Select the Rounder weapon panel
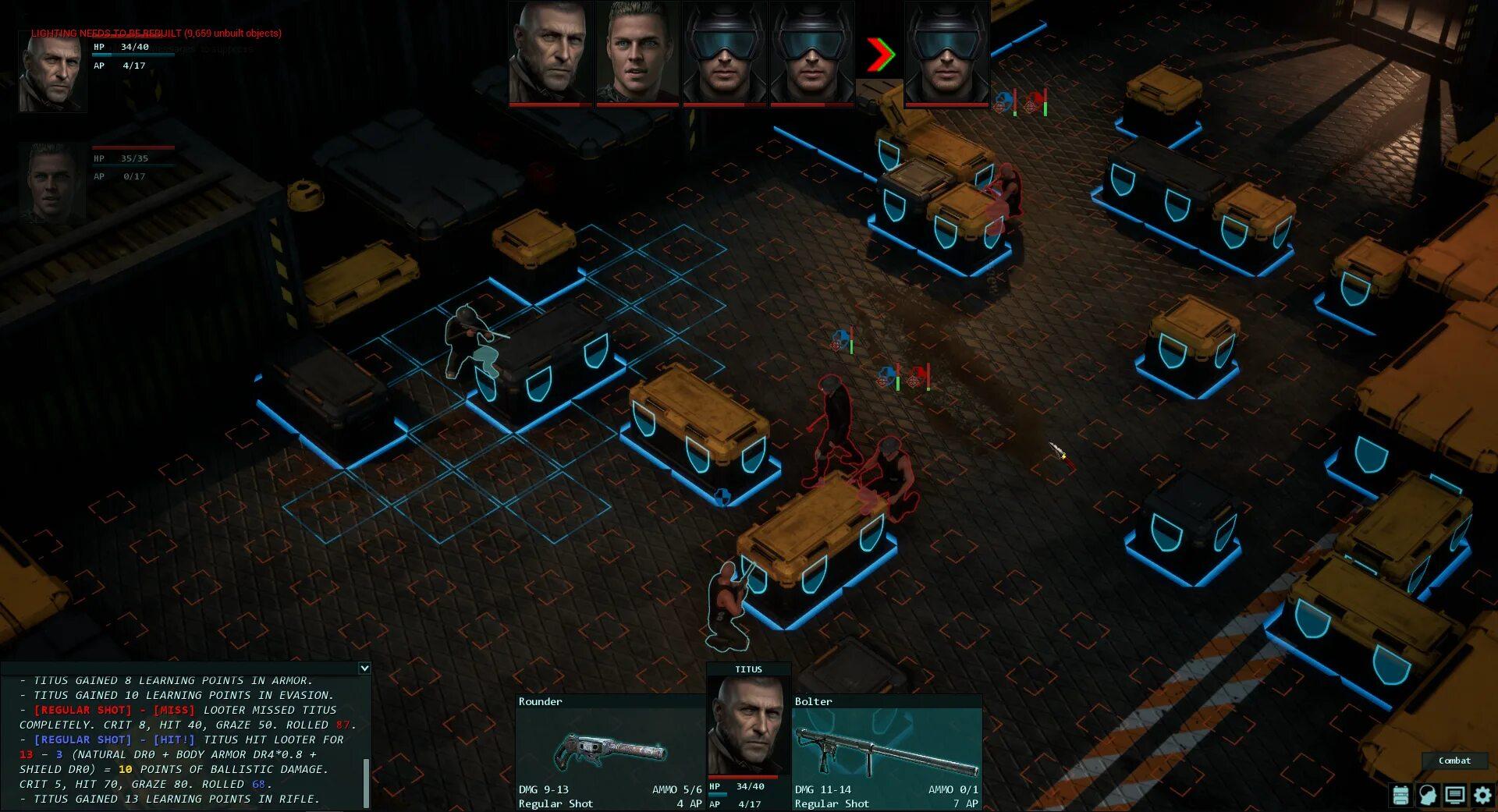The width and height of the screenshot is (1498, 812). 610,751
